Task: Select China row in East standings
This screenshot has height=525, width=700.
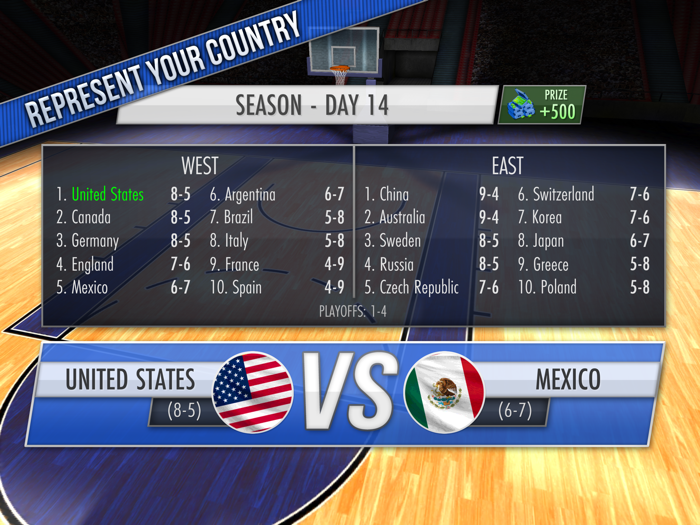Action: pyautogui.click(x=432, y=194)
